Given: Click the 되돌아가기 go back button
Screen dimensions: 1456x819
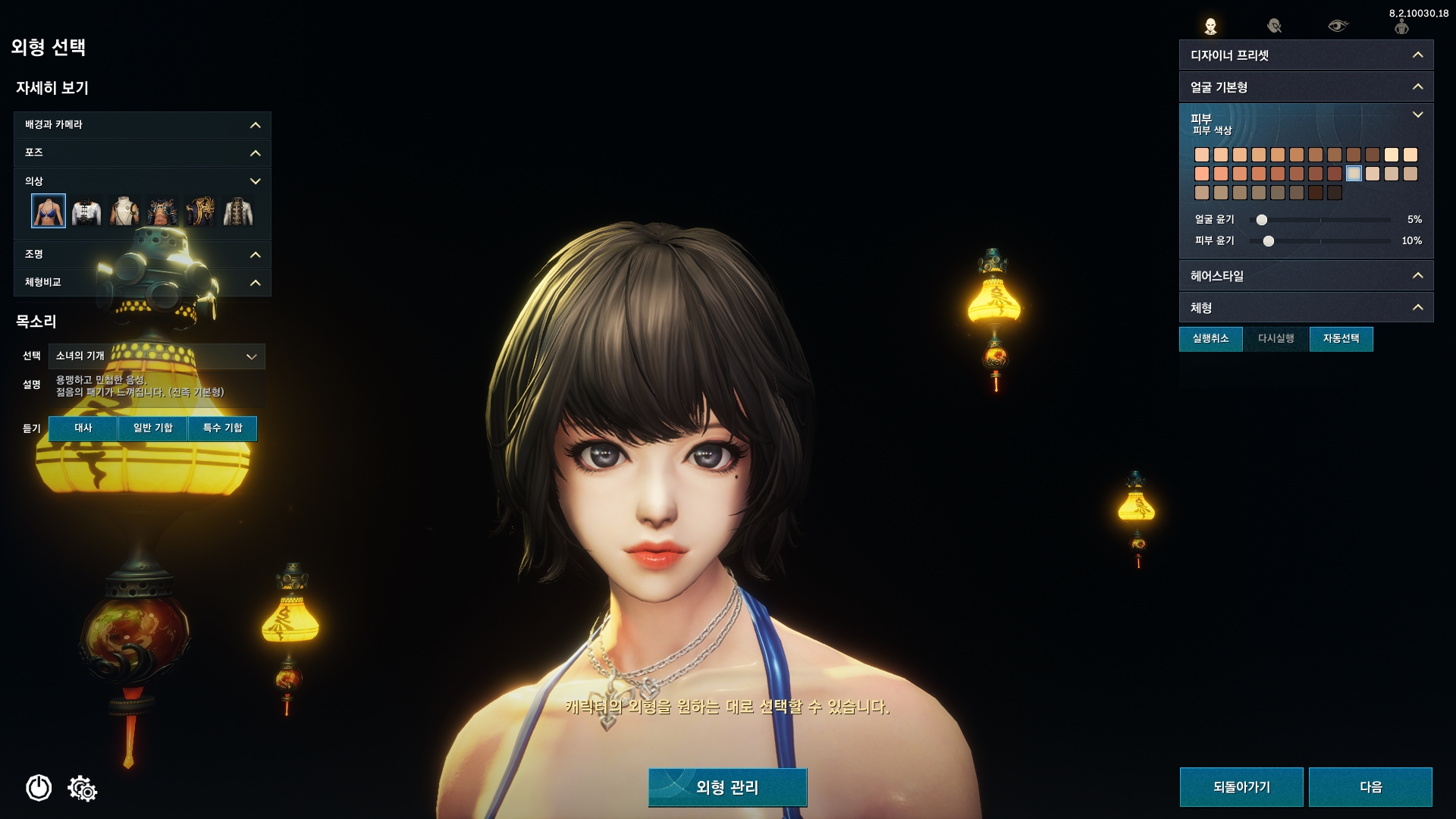Looking at the screenshot, I should click(1241, 786).
